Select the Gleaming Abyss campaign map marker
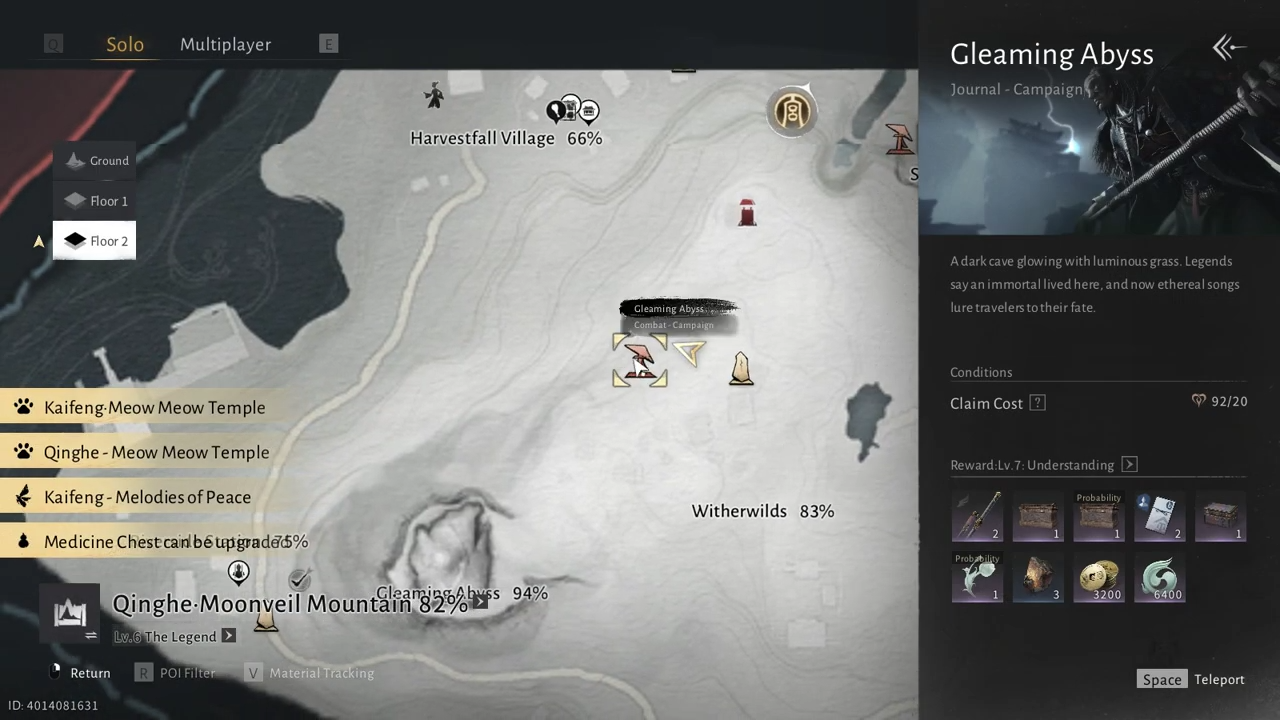 [x=639, y=360]
